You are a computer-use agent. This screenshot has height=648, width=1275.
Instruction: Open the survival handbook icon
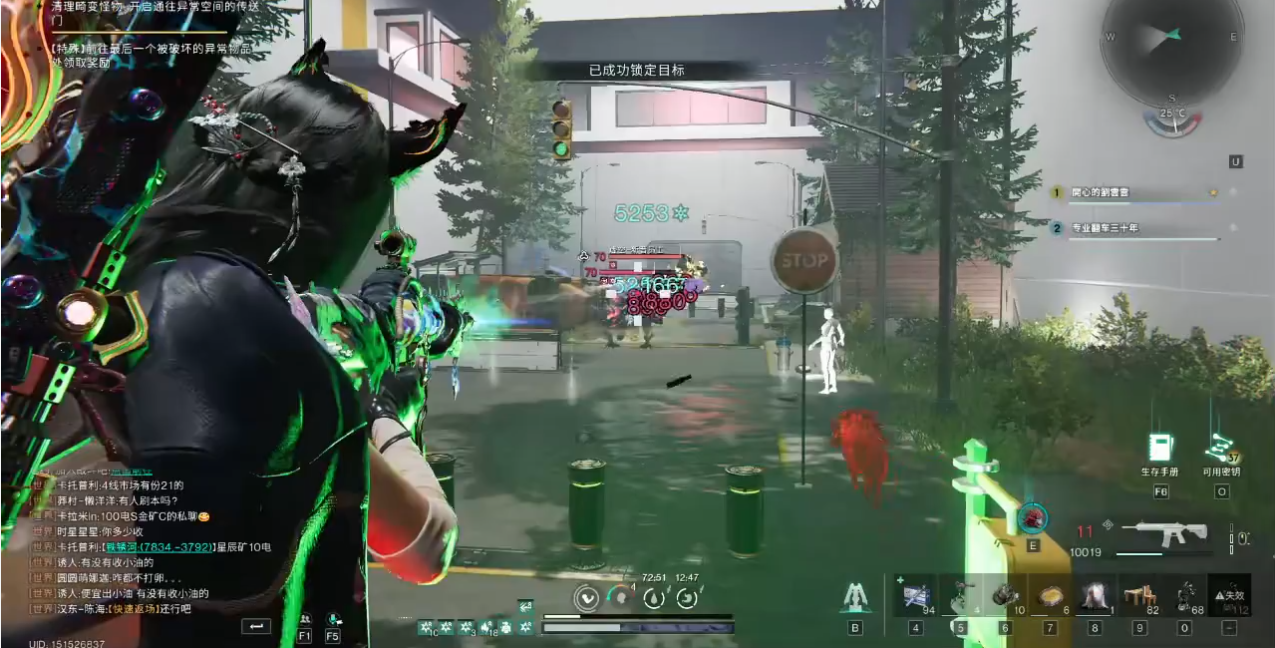(x=1160, y=448)
